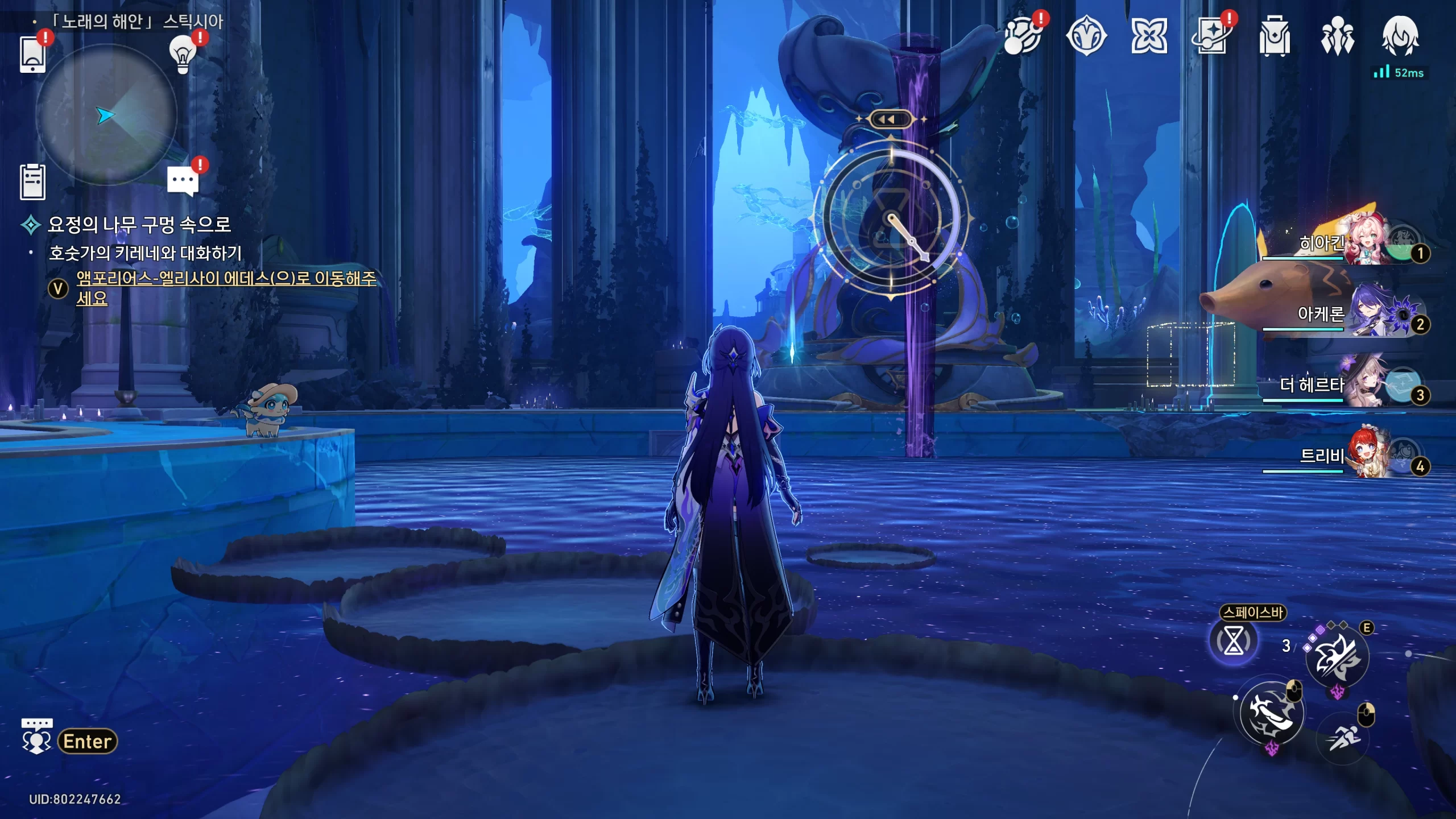Open the phone menu icon
The image size is (1456, 819).
pos(32,55)
